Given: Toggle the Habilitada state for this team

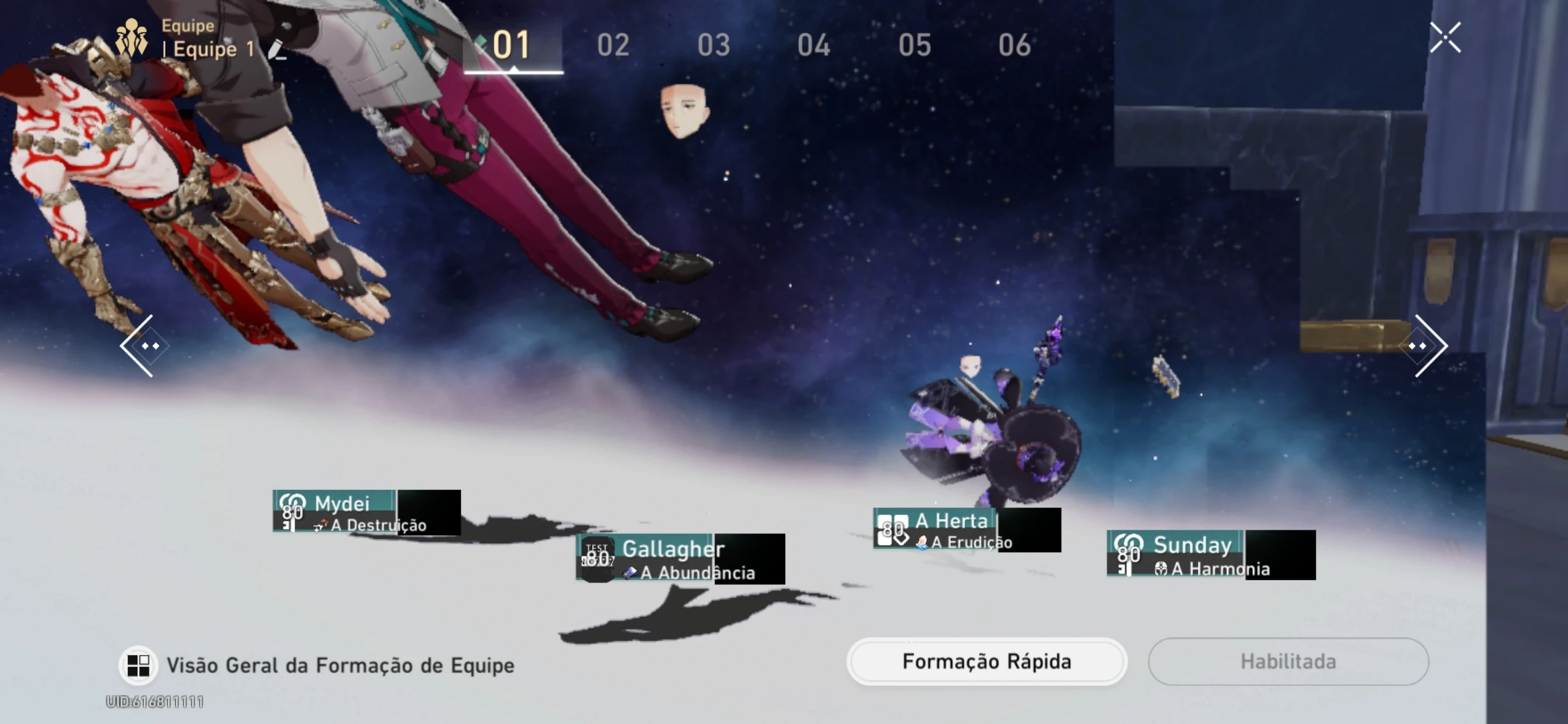Looking at the screenshot, I should (1288, 662).
